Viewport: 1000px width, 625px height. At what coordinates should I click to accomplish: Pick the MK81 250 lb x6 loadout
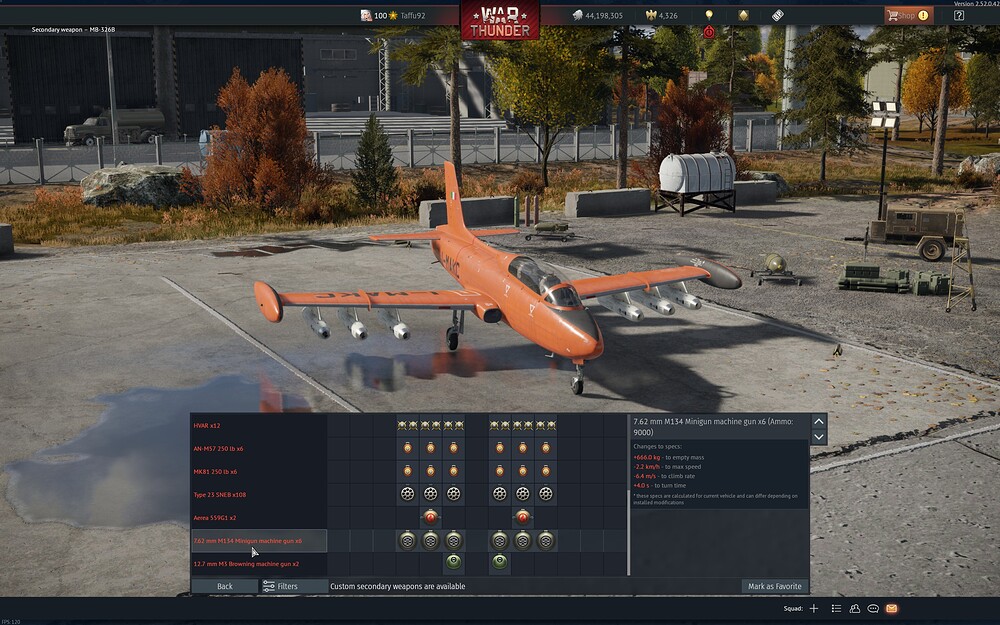click(x=215, y=472)
